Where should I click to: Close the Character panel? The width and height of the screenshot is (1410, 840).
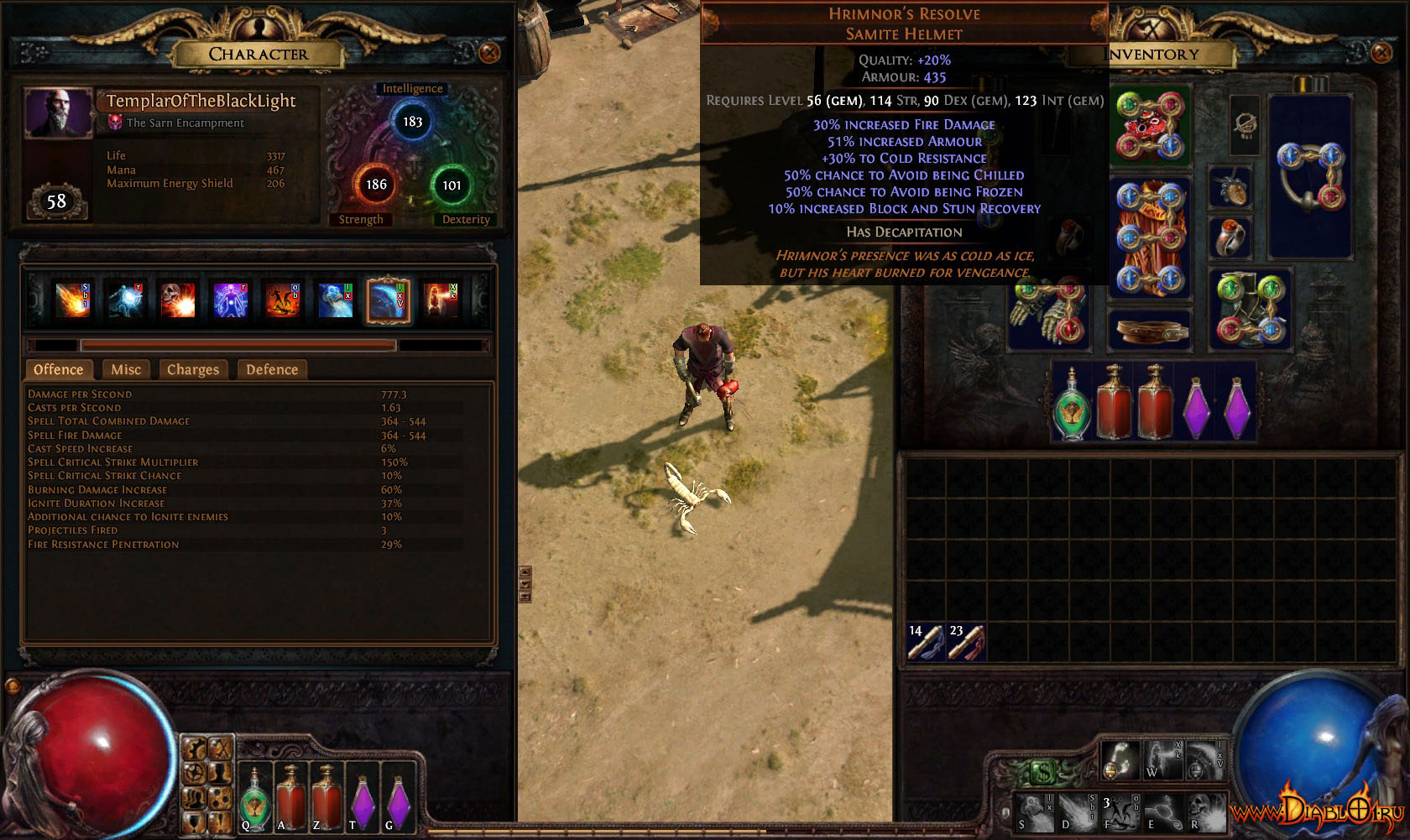(x=489, y=53)
